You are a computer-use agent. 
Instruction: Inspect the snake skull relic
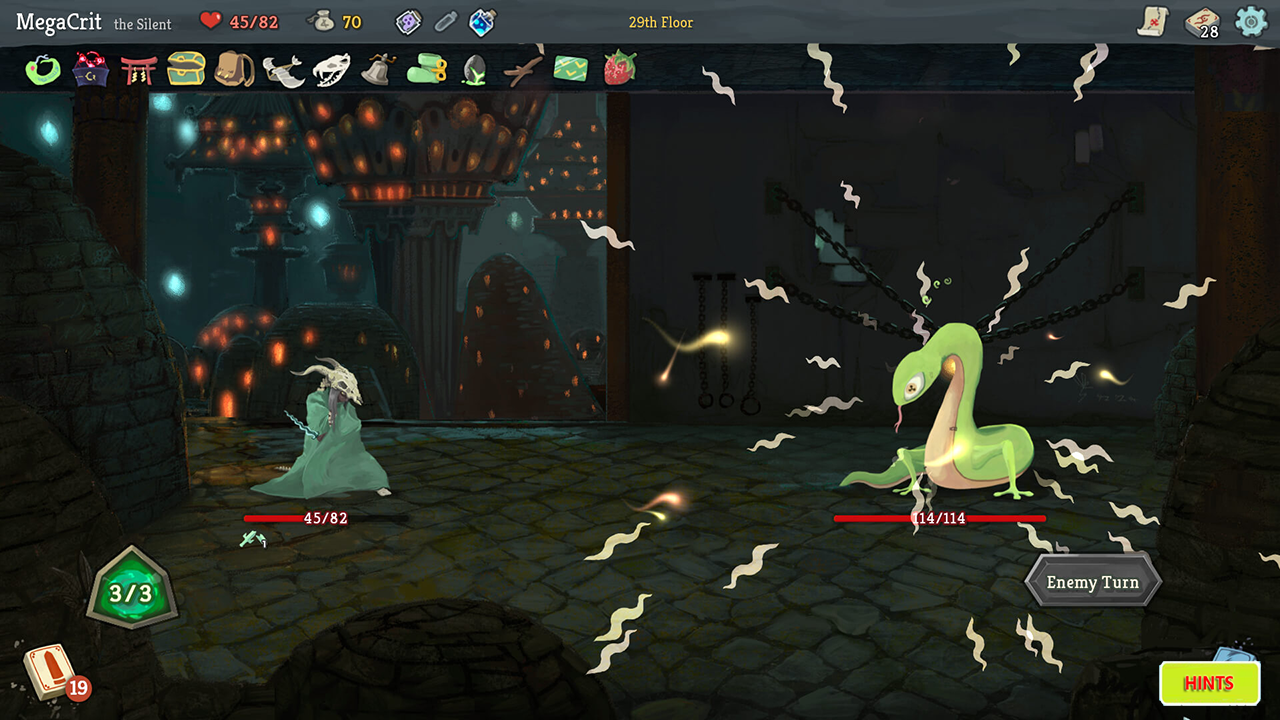331,70
